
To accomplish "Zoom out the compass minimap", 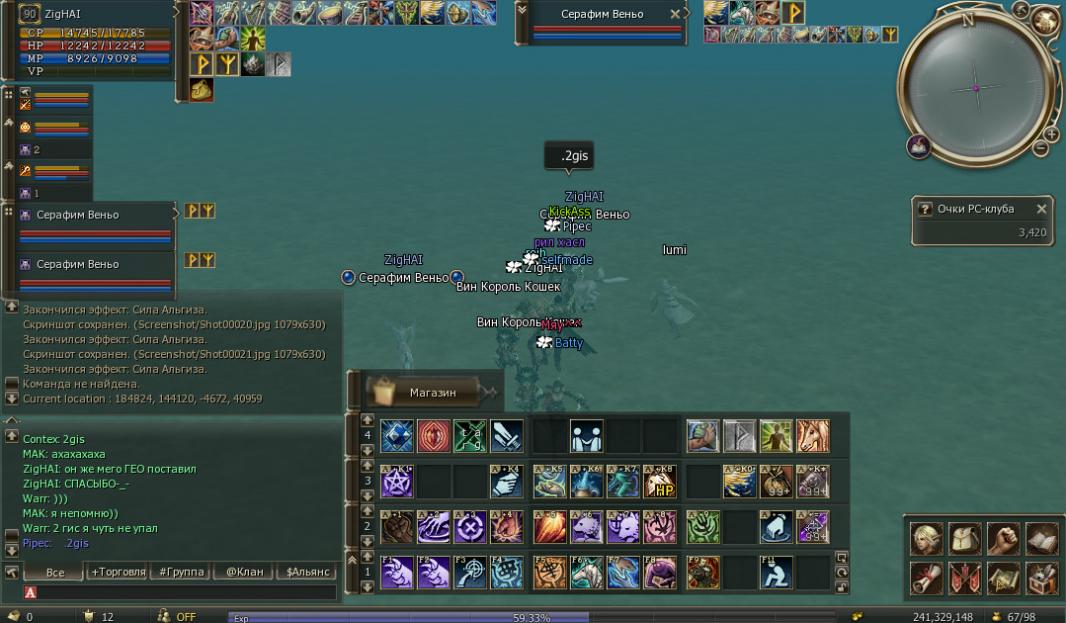I will coord(1040,149).
